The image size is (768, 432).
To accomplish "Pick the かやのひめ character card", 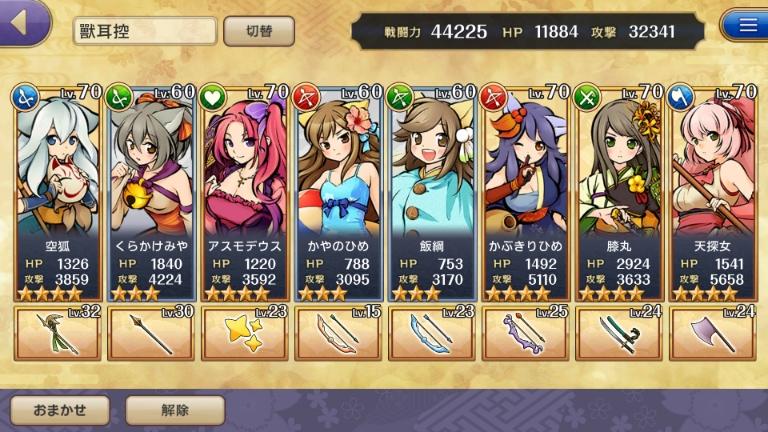I will (x=339, y=190).
